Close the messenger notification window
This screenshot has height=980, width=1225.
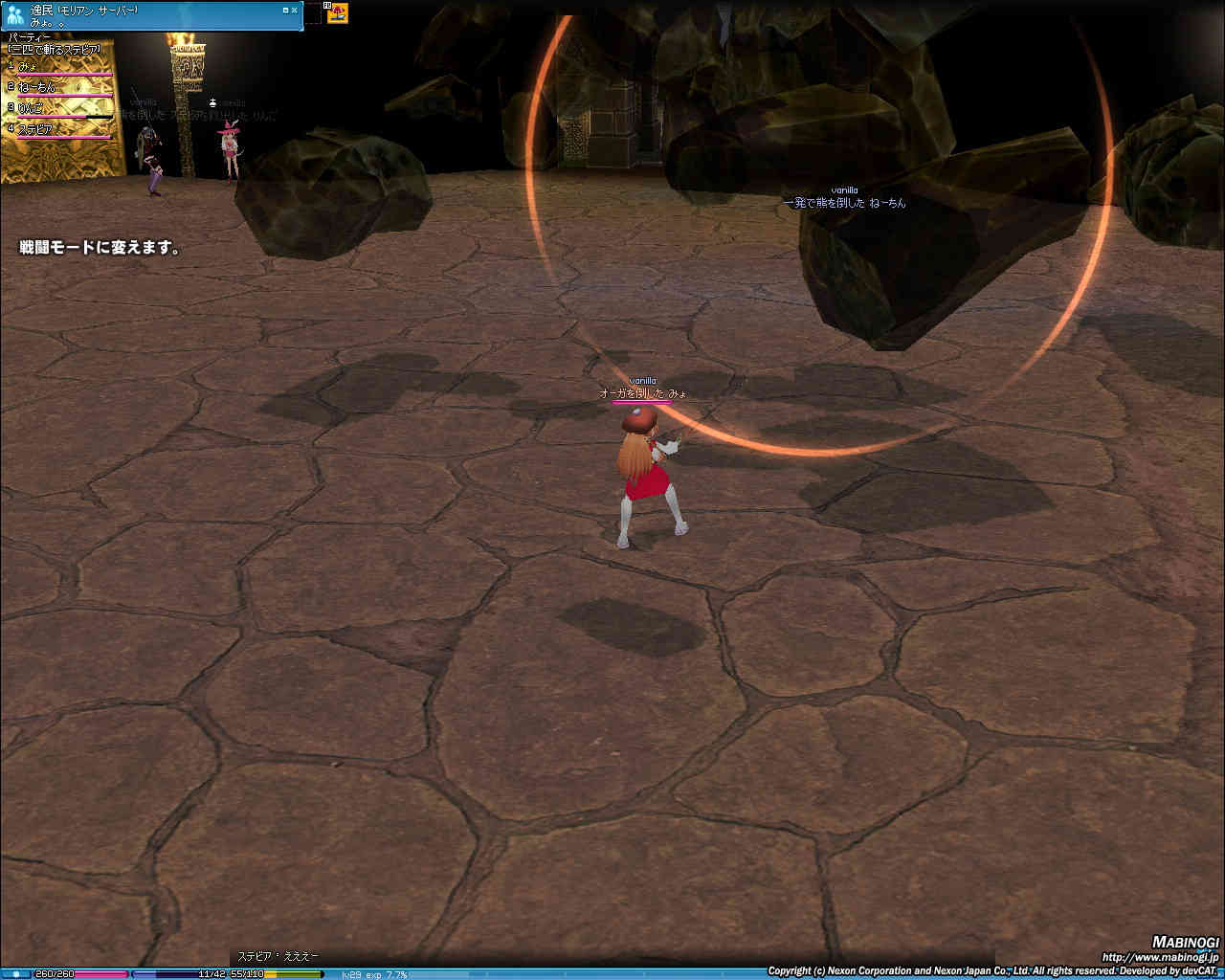(295, 9)
